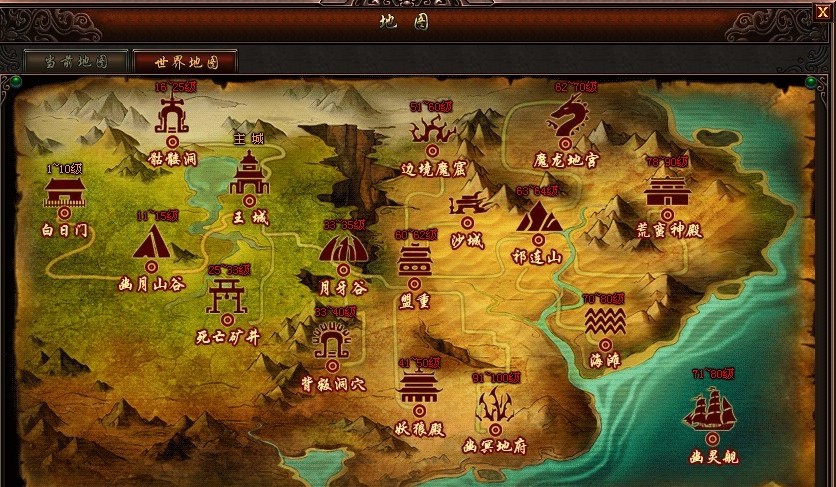Viewport: 836px width, 487px height.
Task: Select the 世界地图 tab
Action: [185, 61]
